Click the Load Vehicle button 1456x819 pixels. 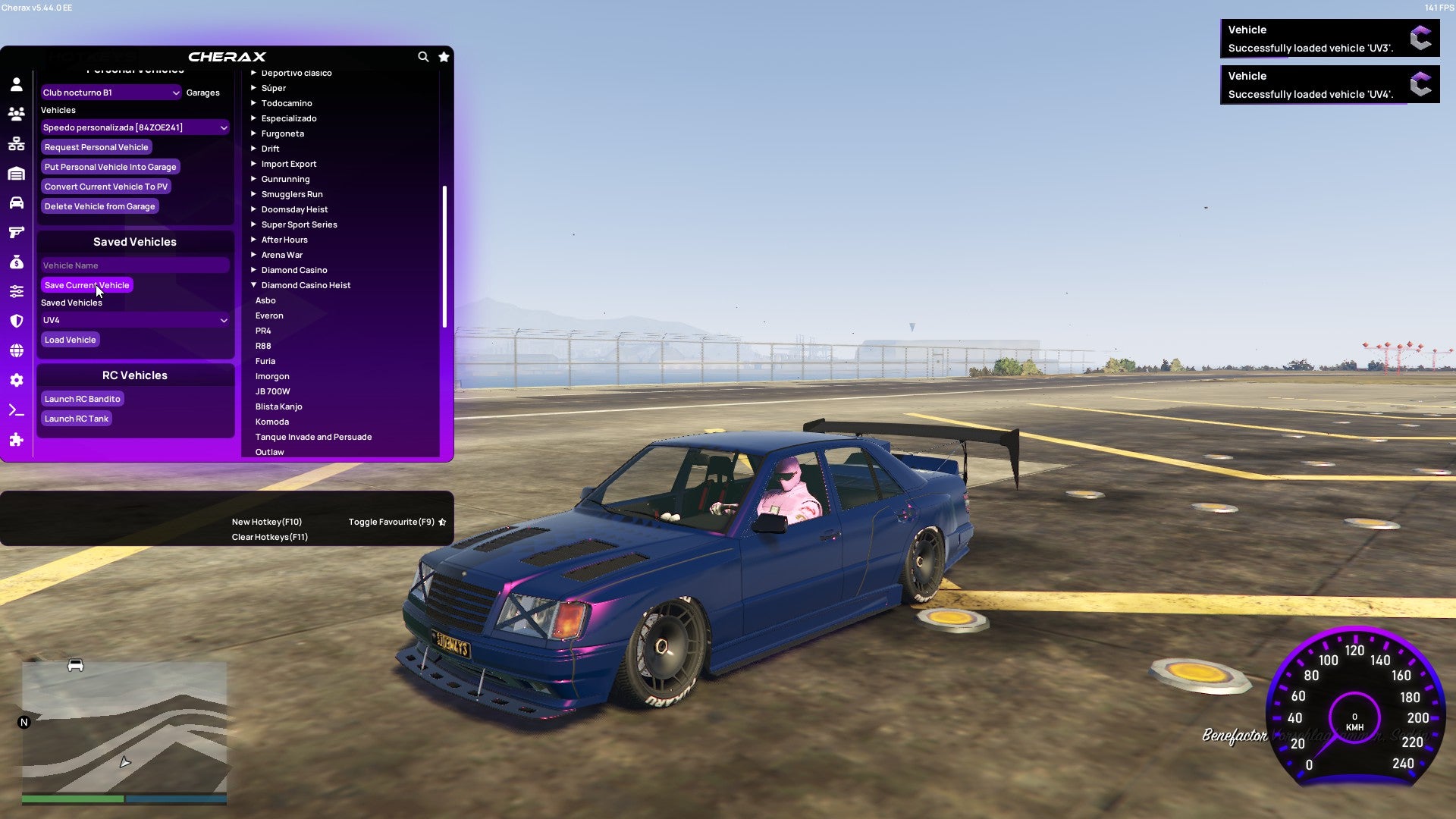[70, 339]
